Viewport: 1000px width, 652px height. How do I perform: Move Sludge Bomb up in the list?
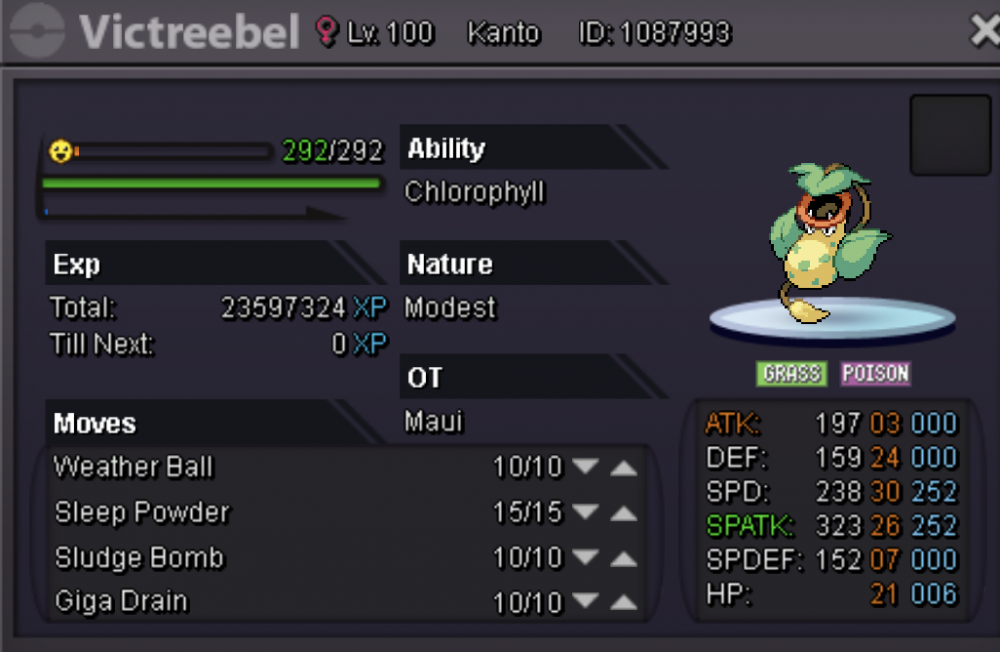[623, 558]
